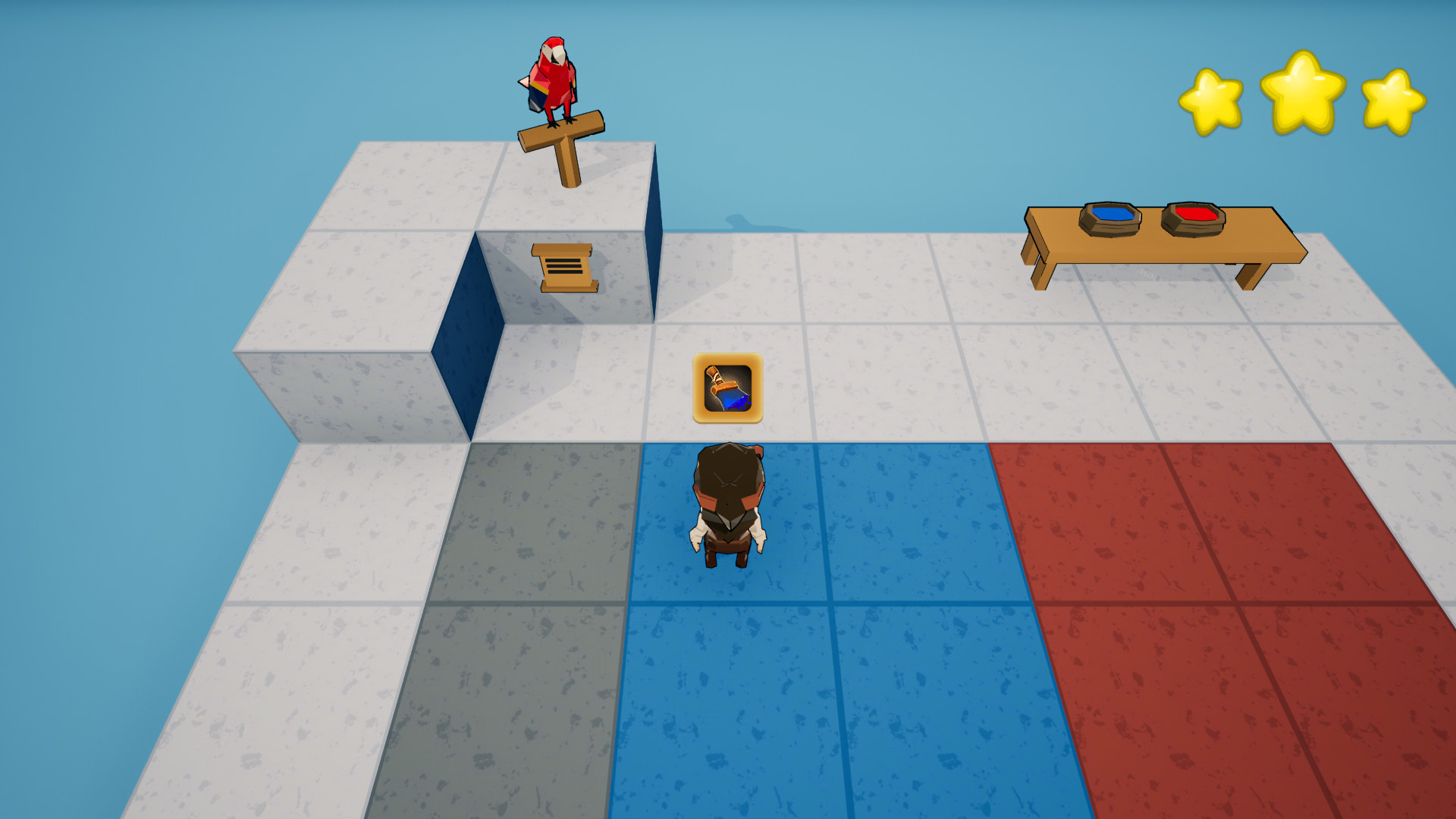Screen dimensions: 1456x819
Task: Open the scroll sign on the raised platform
Action: click(x=563, y=265)
